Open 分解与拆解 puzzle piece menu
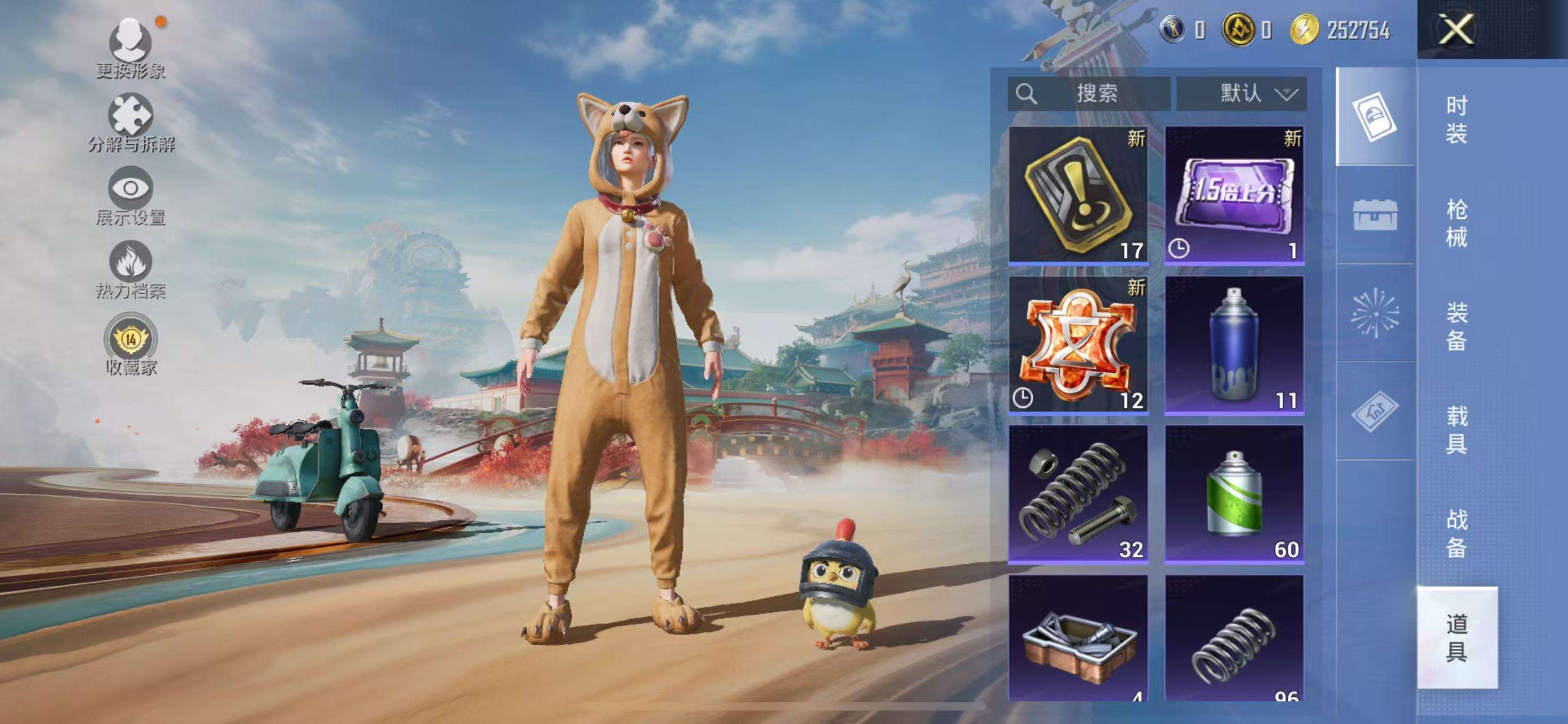The width and height of the screenshot is (1568, 724). tap(130, 121)
